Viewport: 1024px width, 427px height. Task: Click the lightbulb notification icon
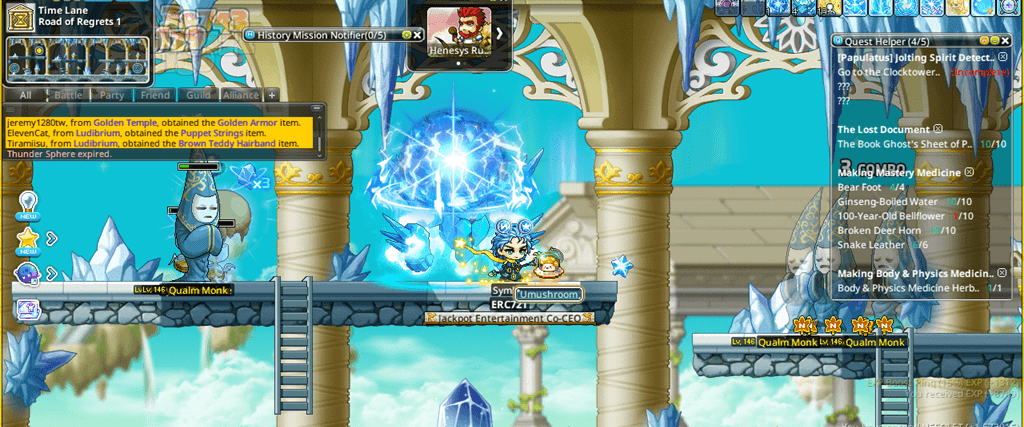[x=28, y=202]
